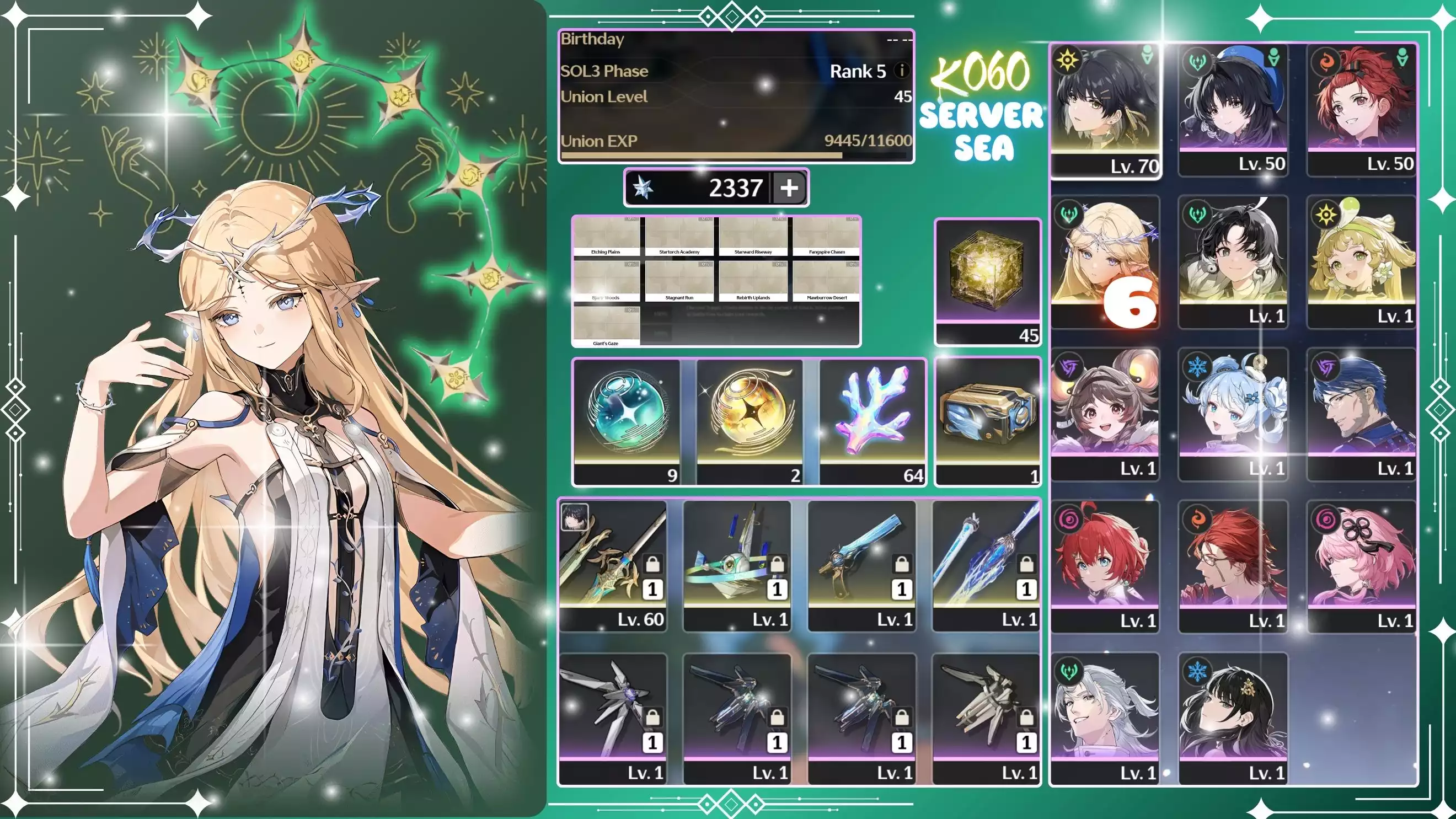Open the golden cube item with 45
Viewport: 1456px width, 819px height.
987,281
